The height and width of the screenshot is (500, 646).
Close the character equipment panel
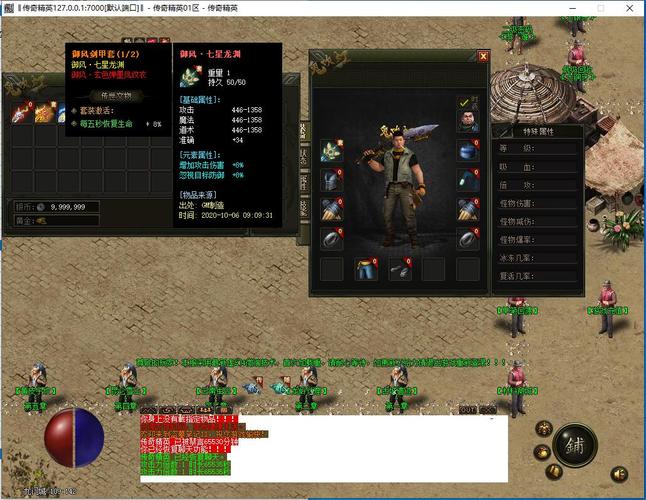point(484,57)
